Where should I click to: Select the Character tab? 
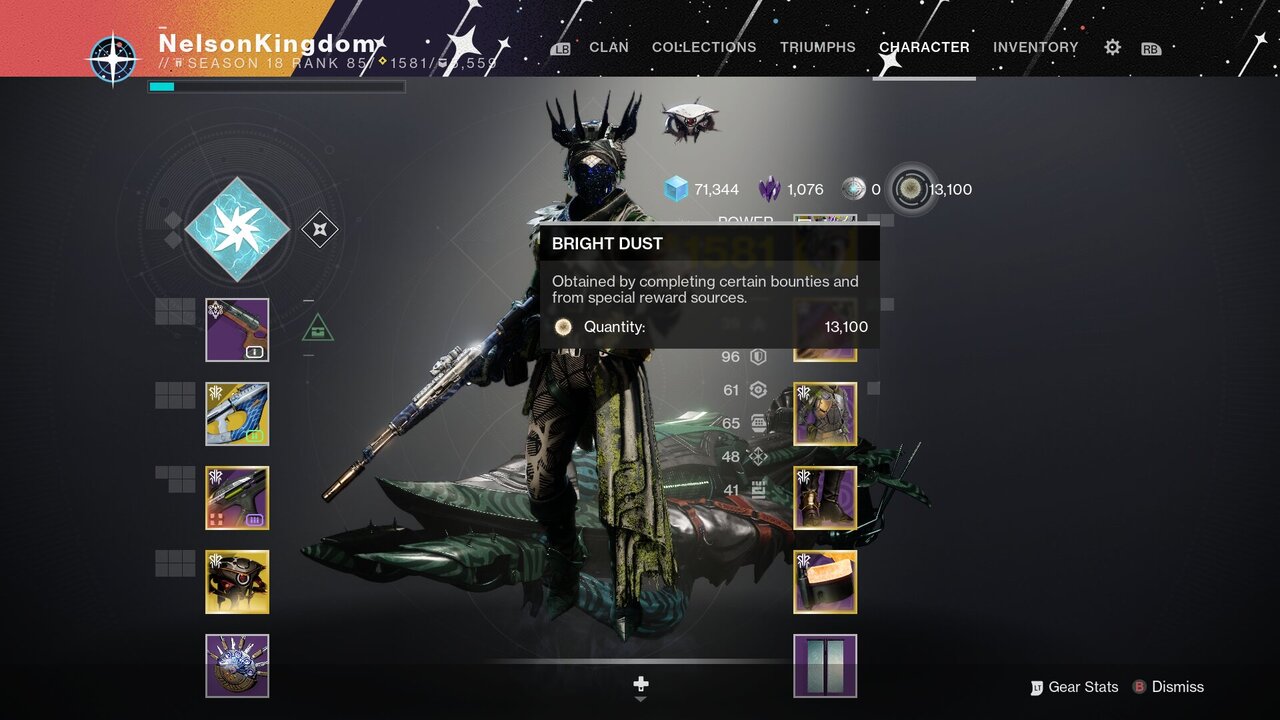coord(923,47)
